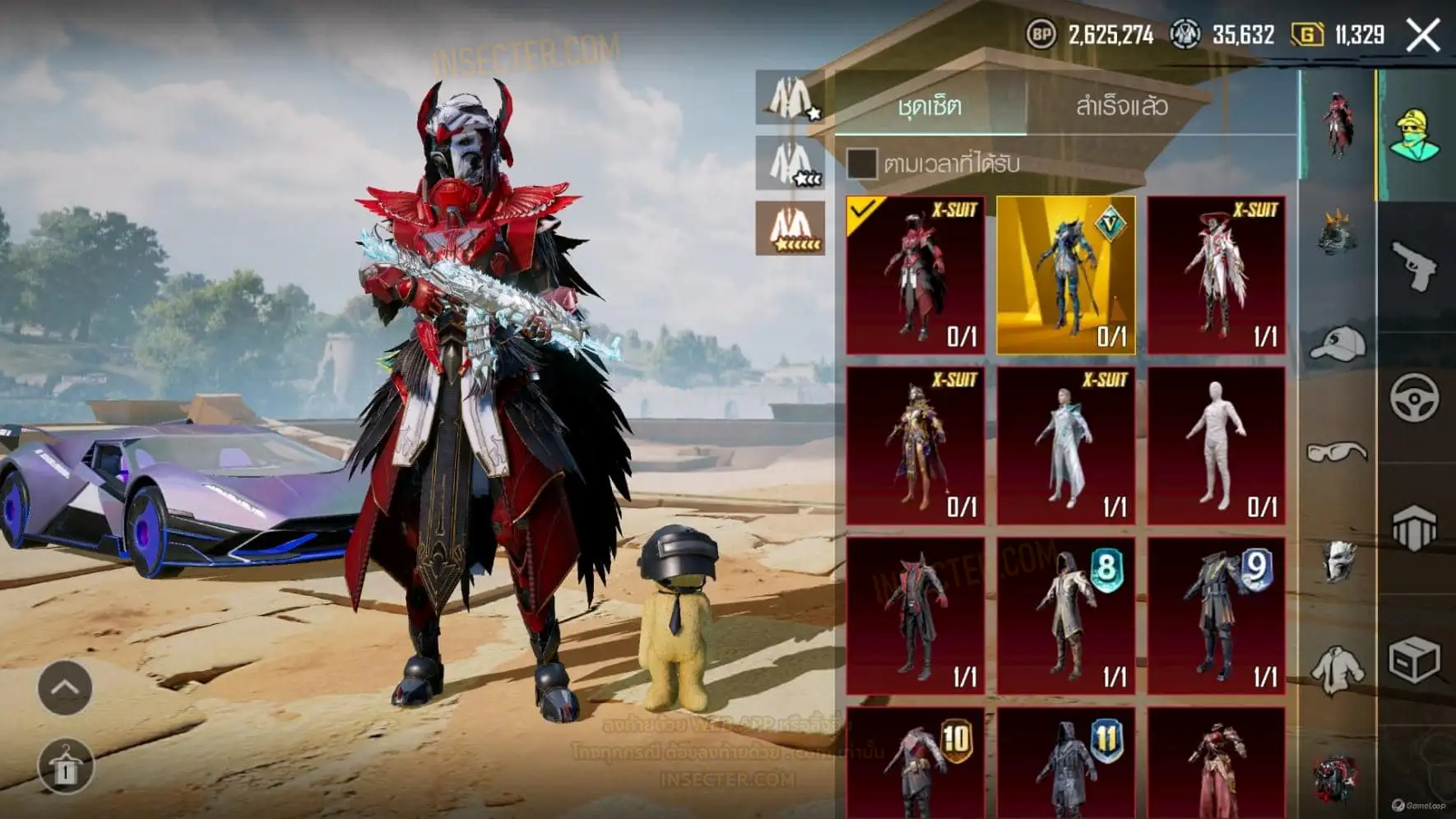Pick the gold and purple X-Suit tile
The height and width of the screenshot is (819, 1456).
pyautogui.click(x=916, y=446)
